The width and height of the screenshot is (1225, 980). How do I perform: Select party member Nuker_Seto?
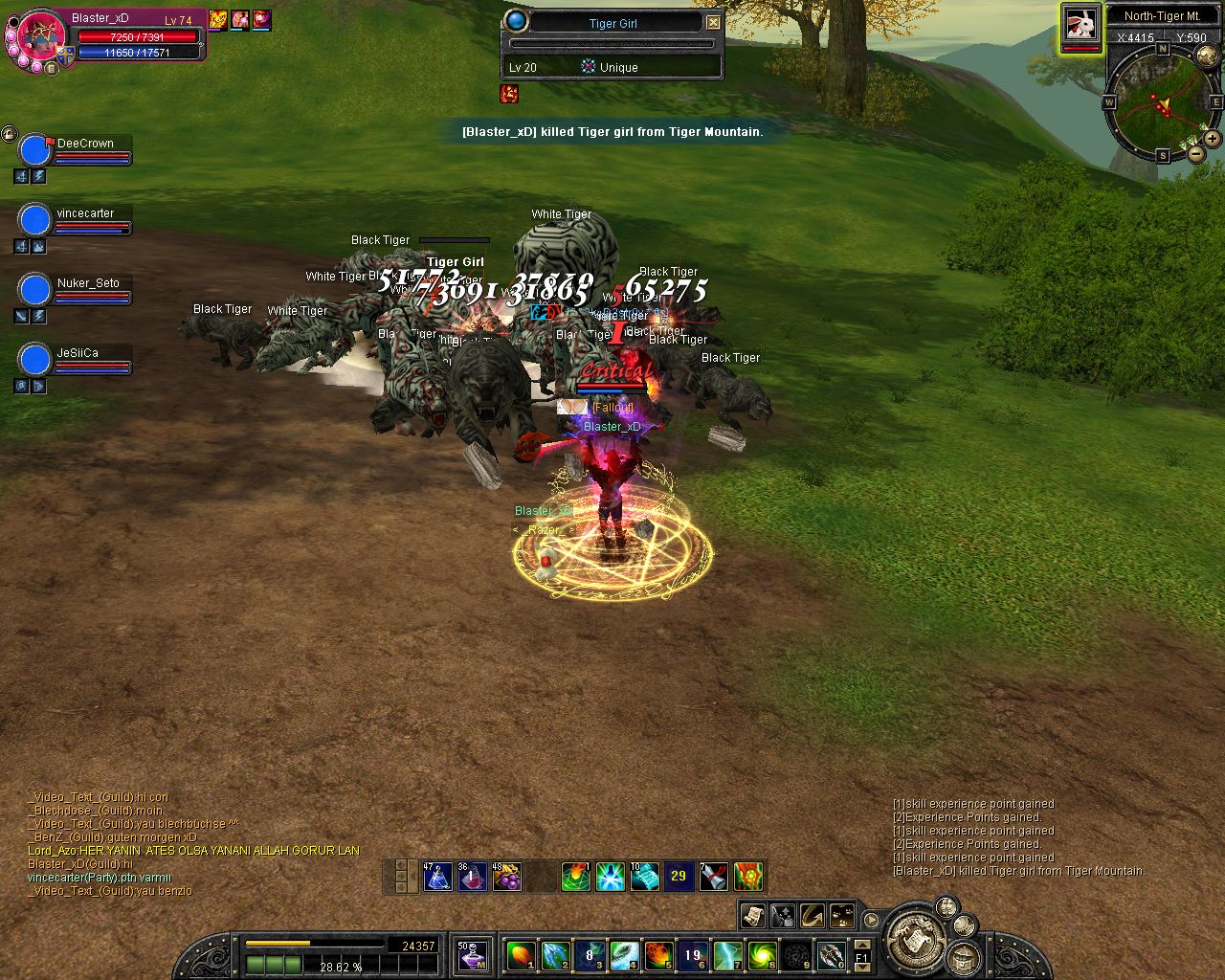[35, 289]
